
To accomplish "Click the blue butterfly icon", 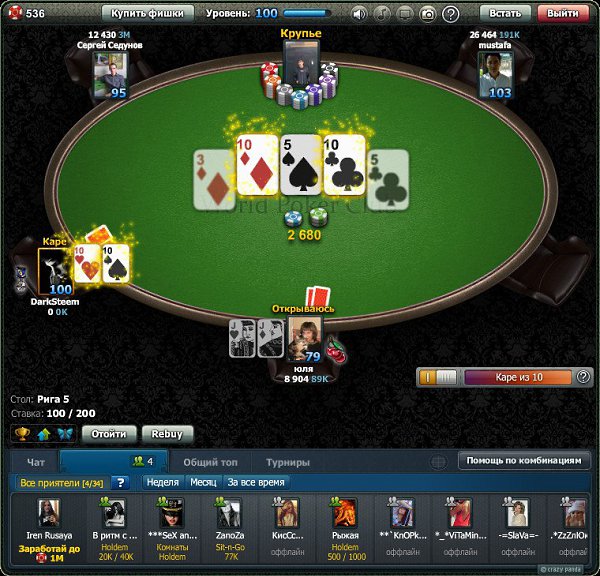I will pos(65,434).
